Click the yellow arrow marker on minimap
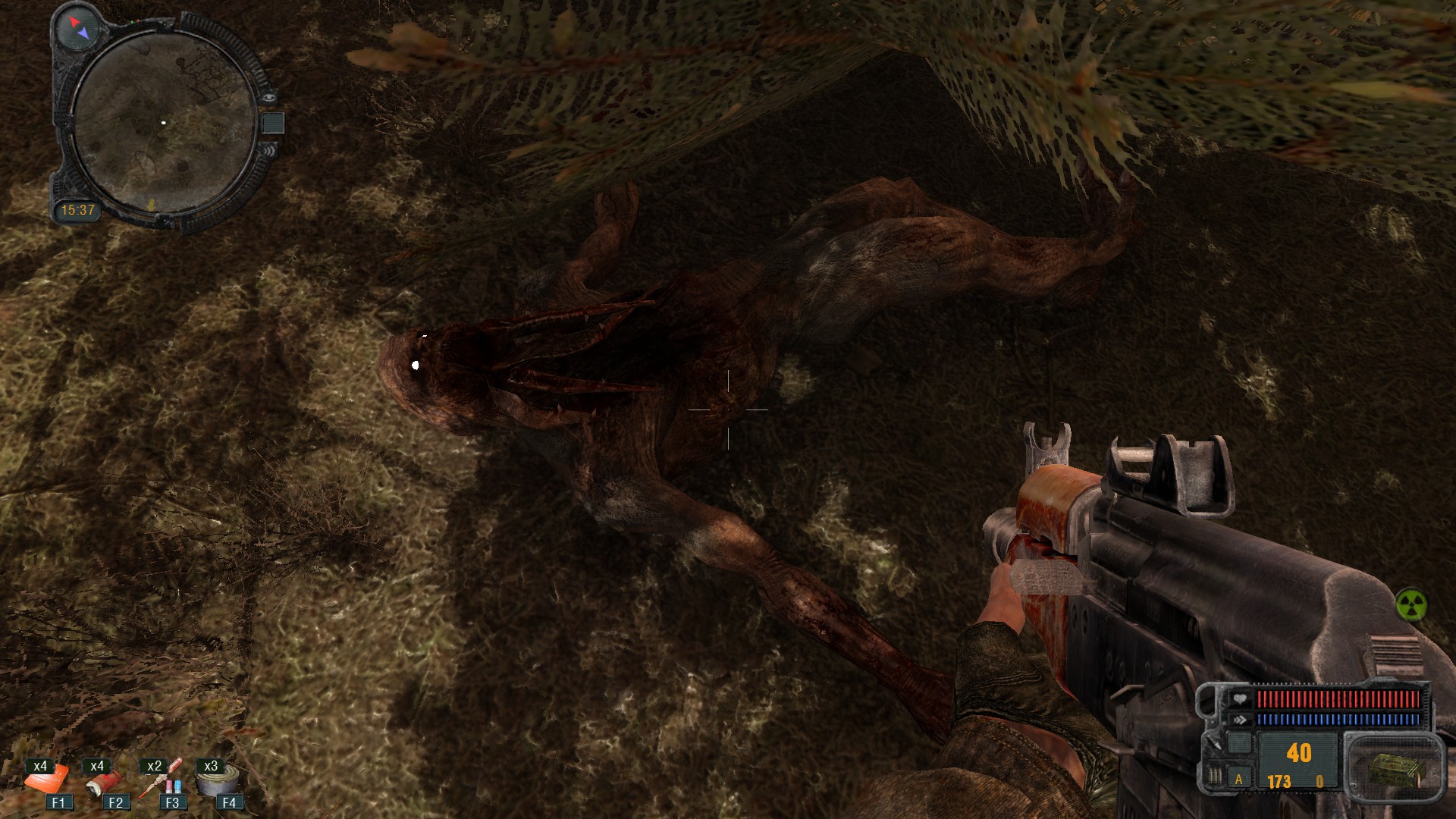This screenshot has width=1456, height=819. (152, 203)
